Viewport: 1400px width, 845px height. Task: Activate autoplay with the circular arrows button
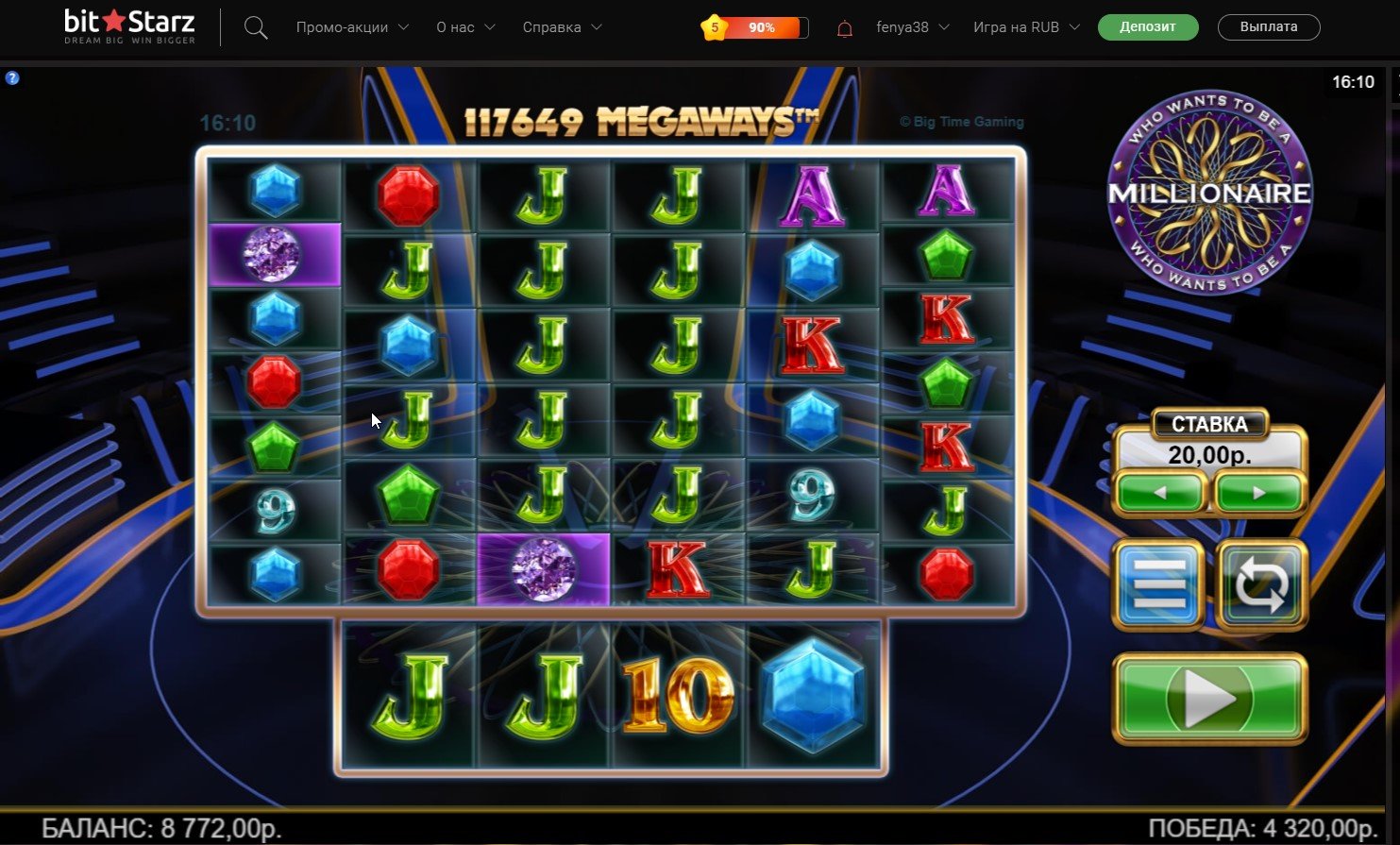pos(1261,584)
